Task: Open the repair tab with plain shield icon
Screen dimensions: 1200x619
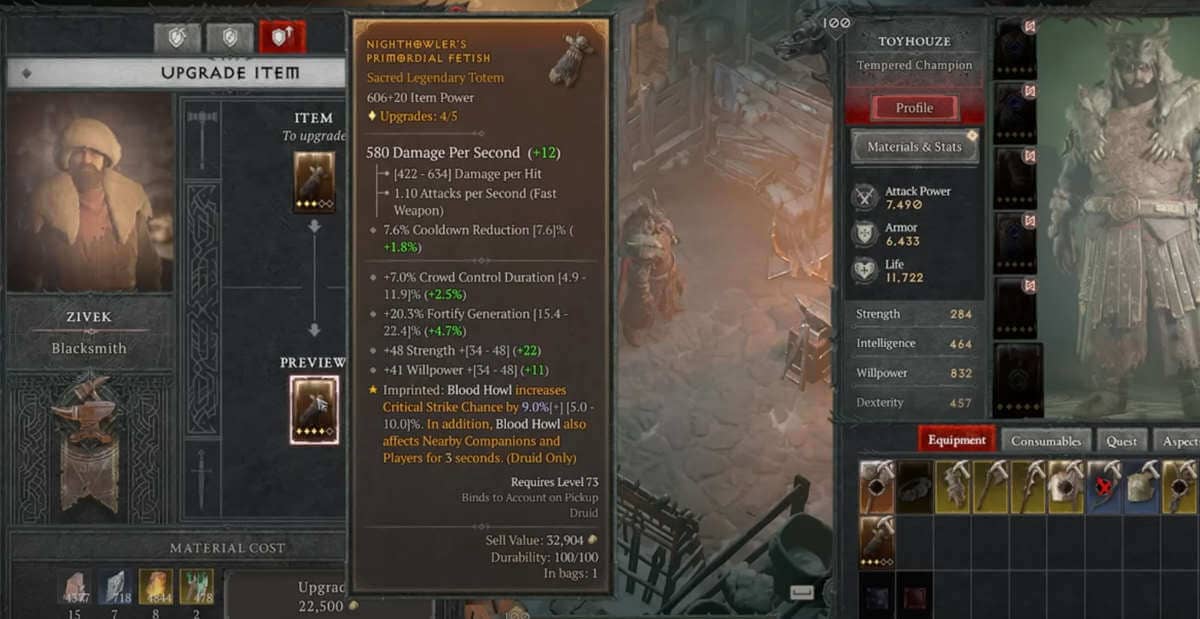Action: 229,37
